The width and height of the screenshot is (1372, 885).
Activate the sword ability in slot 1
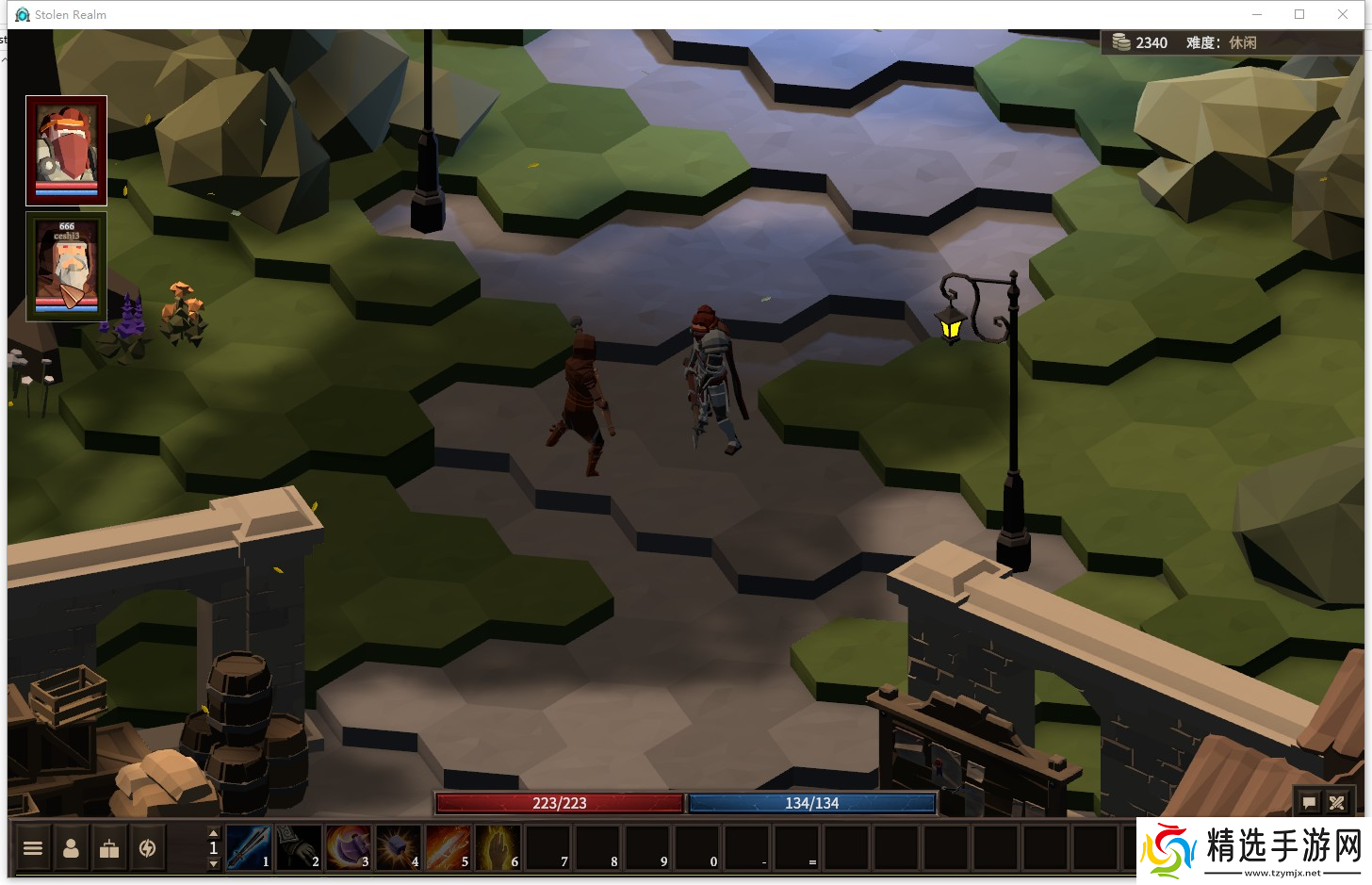pyautogui.click(x=249, y=846)
